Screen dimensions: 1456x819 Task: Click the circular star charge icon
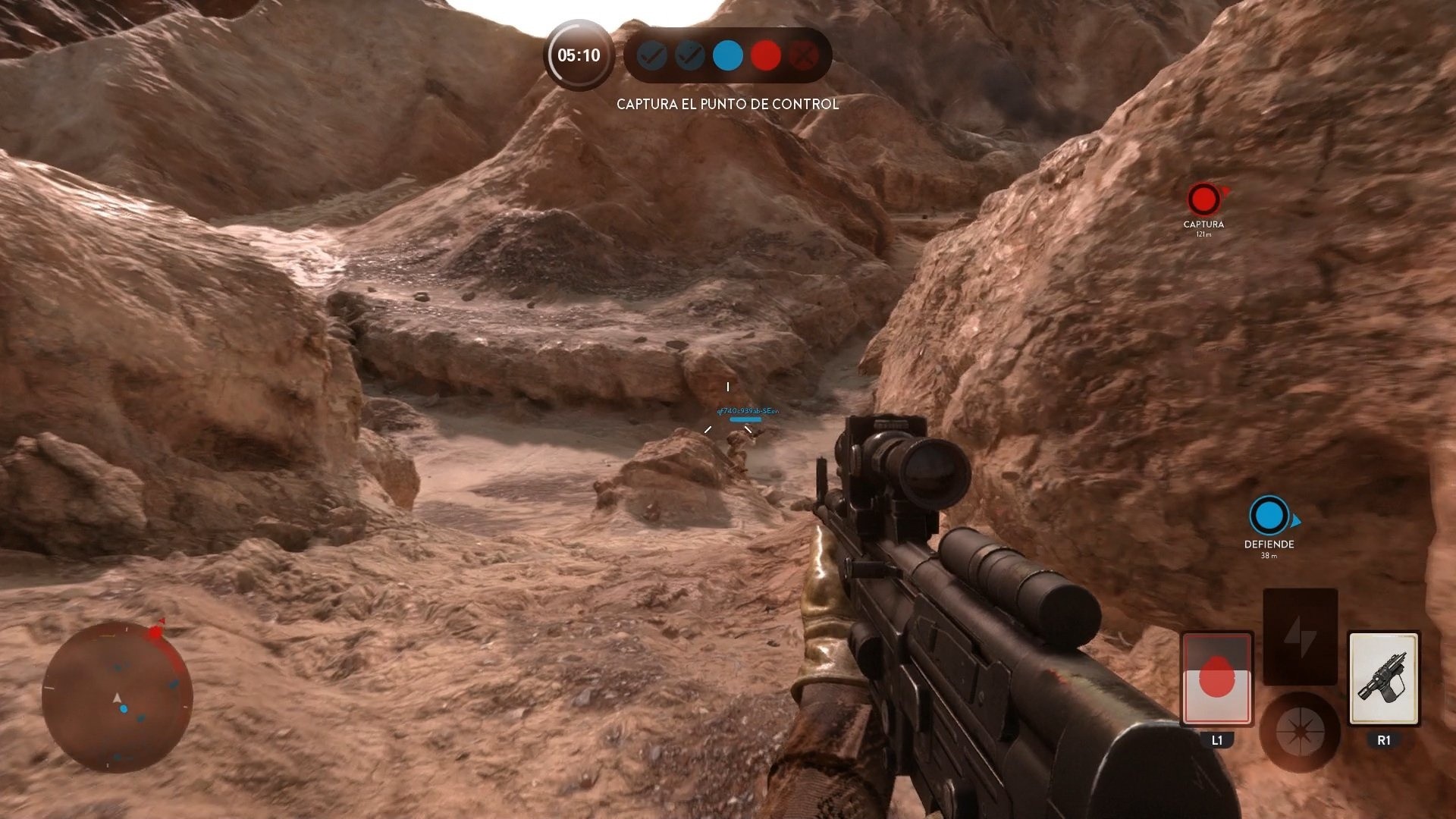pos(1300,730)
